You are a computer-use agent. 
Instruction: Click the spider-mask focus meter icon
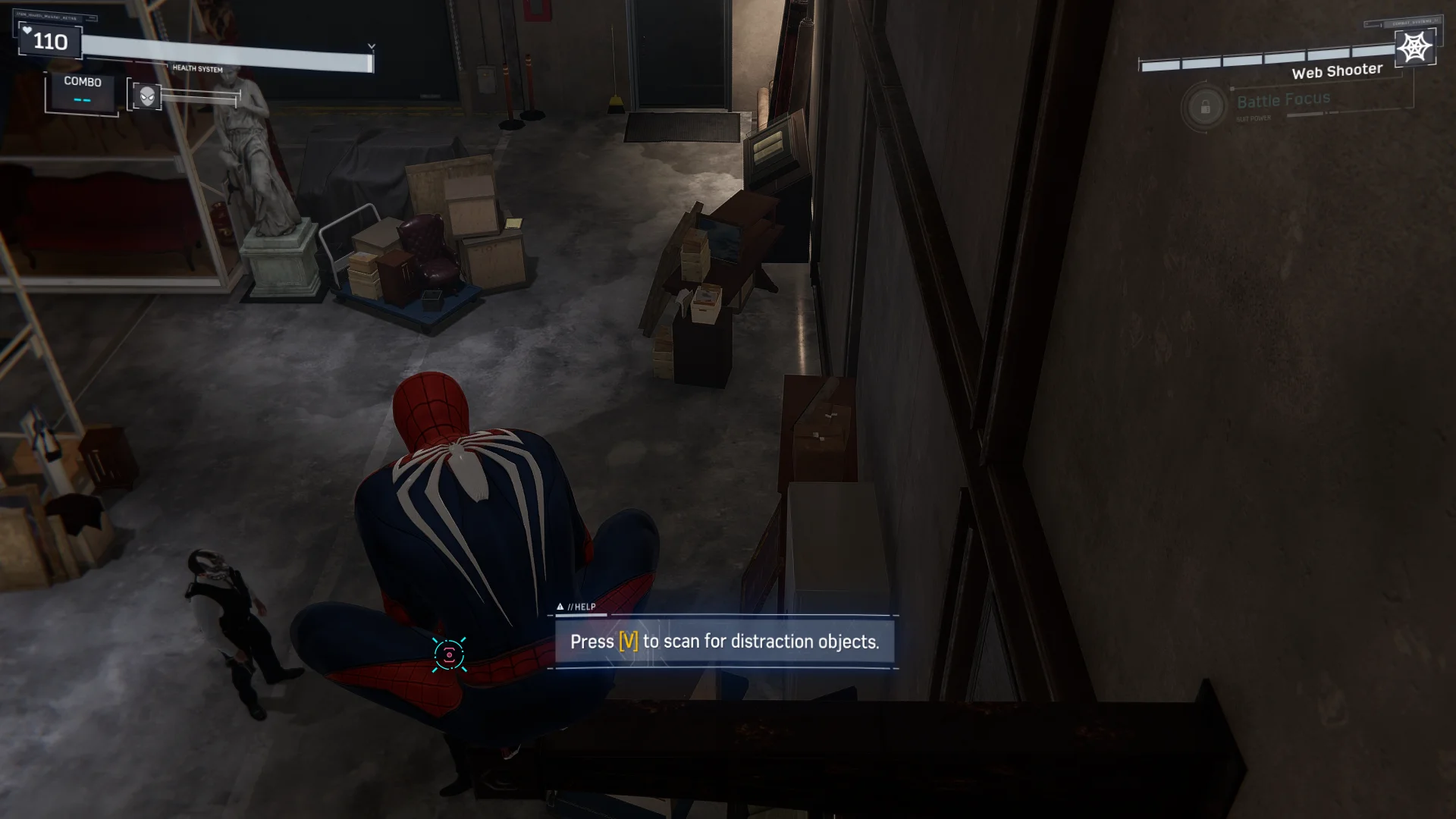coord(146,96)
